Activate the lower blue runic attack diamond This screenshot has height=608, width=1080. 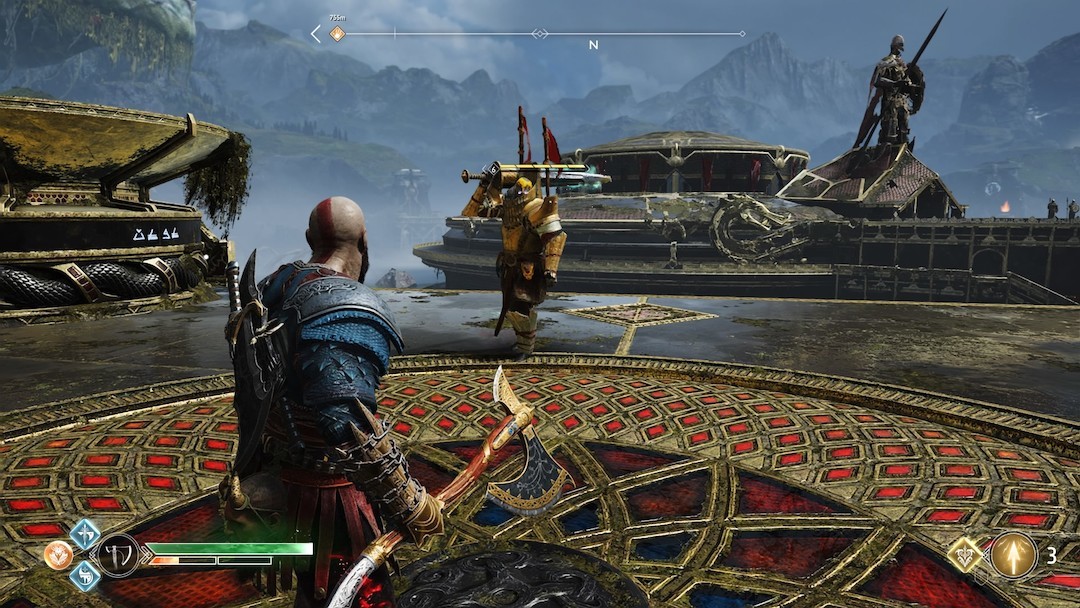click(x=84, y=575)
